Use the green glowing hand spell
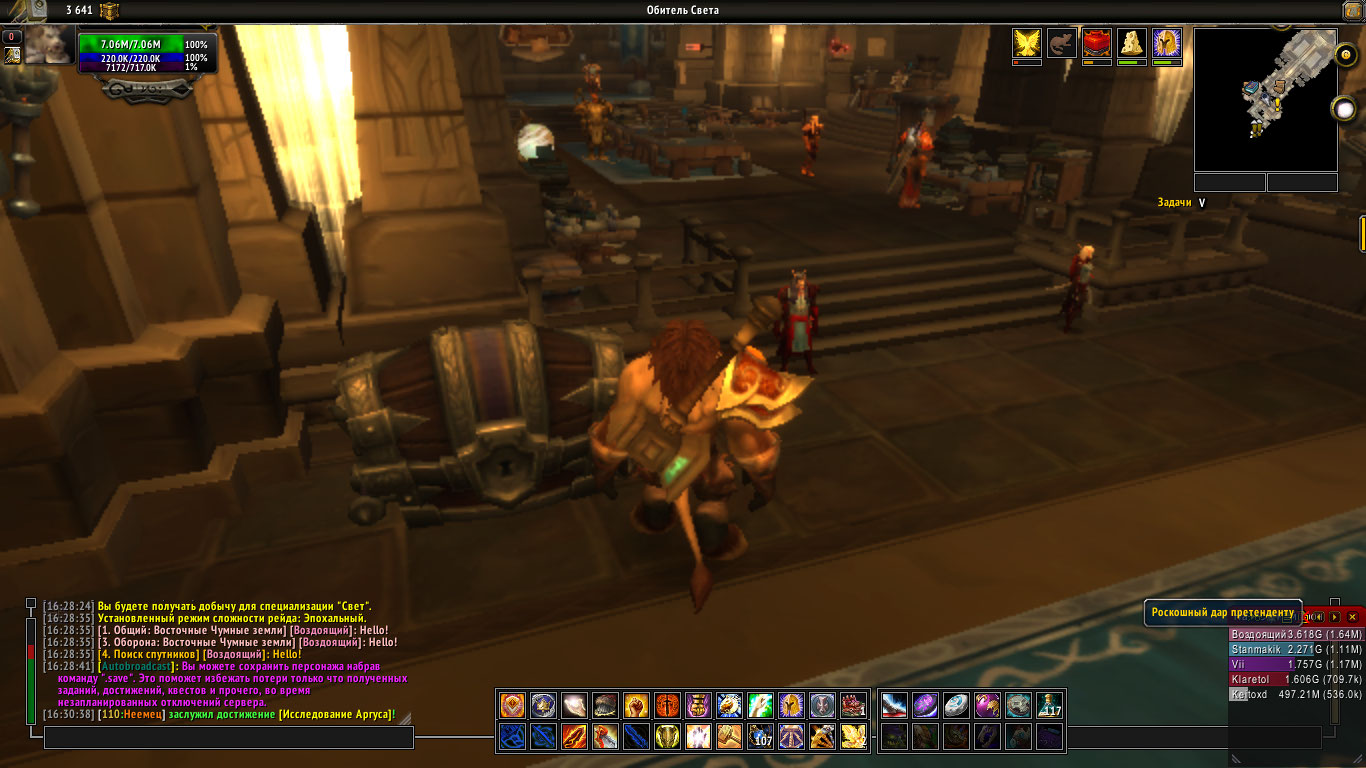The height and width of the screenshot is (768, 1366). point(760,706)
